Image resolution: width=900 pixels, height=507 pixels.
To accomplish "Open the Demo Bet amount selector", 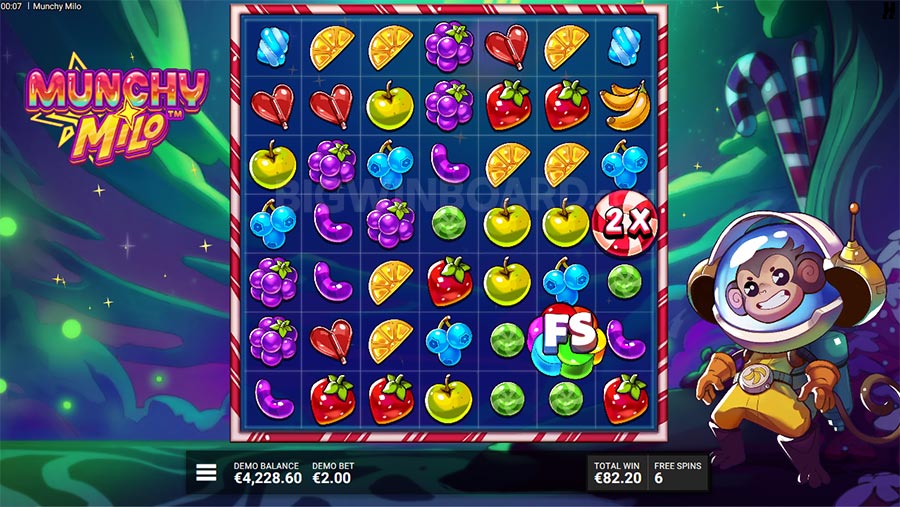I will pyautogui.click(x=333, y=473).
